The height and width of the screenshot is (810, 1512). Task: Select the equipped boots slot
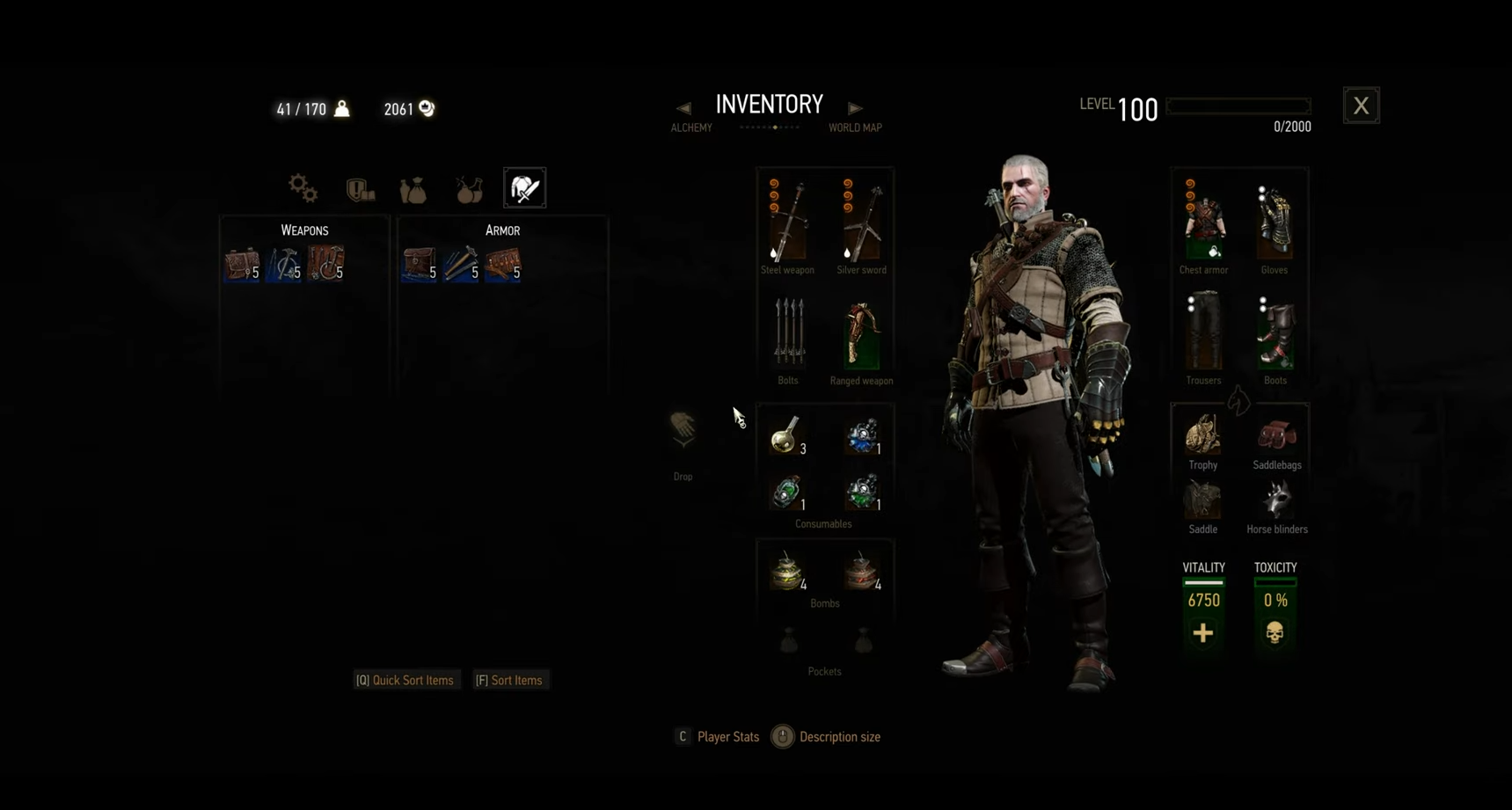click(x=1275, y=332)
